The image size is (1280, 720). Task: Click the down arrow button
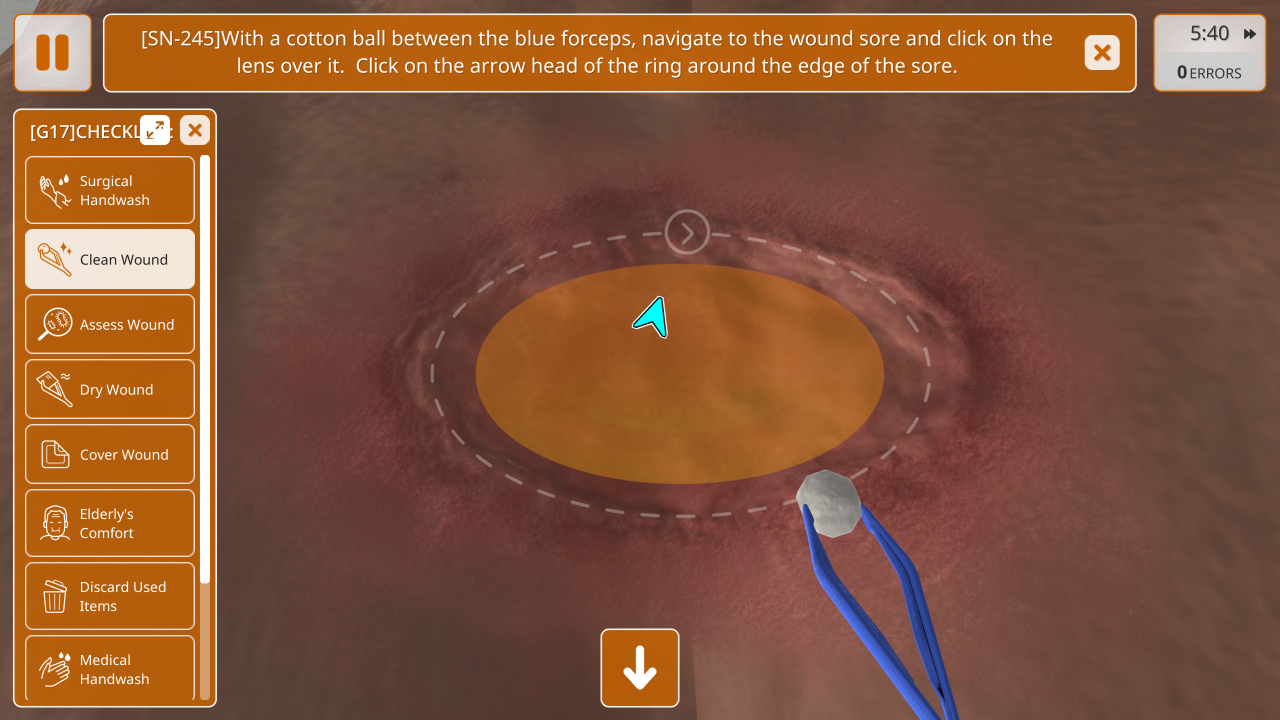(x=640, y=668)
